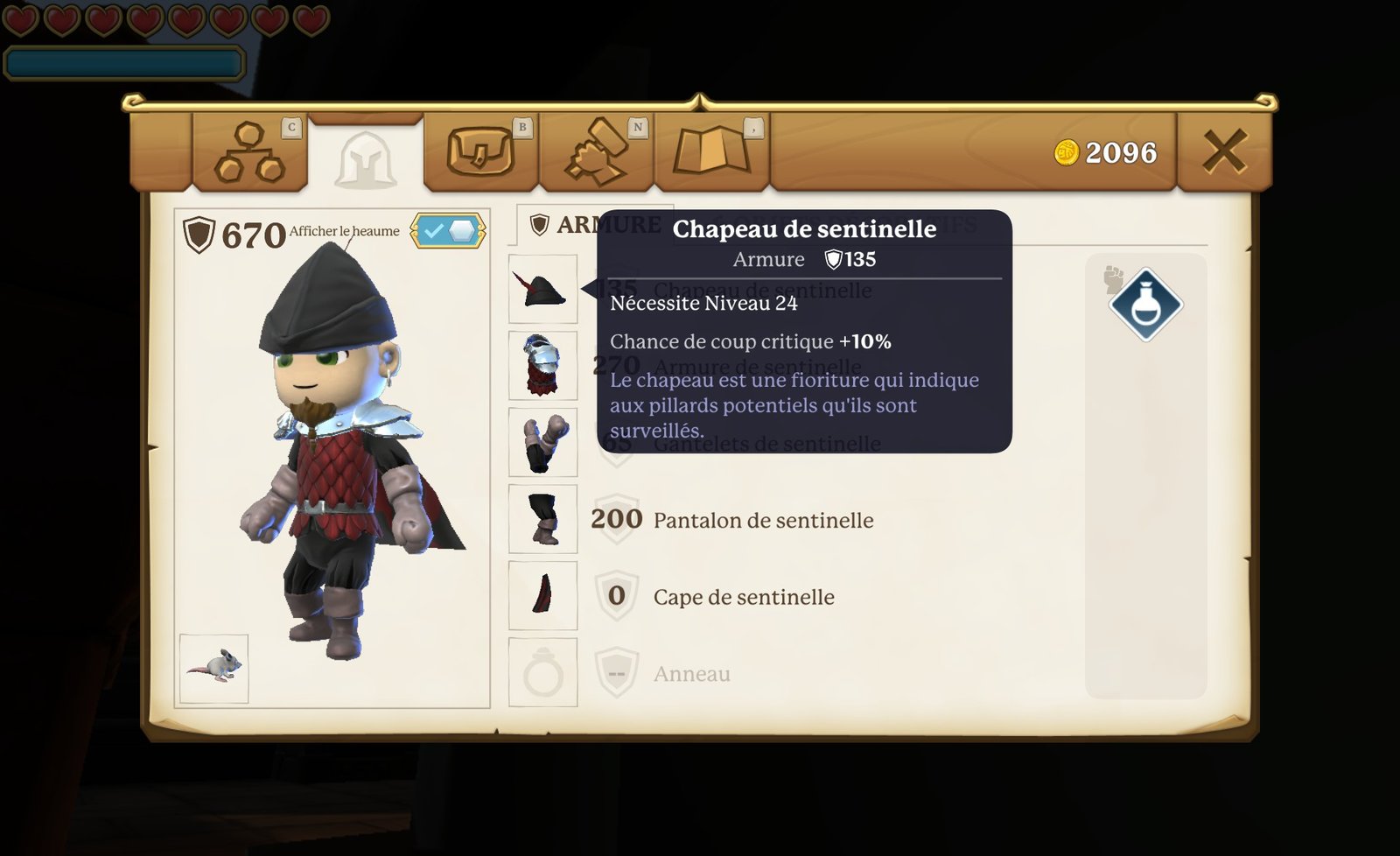This screenshot has height=856, width=1400.
Task: Select the Chapeau de sentinelle hat slot
Action: [542, 289]
